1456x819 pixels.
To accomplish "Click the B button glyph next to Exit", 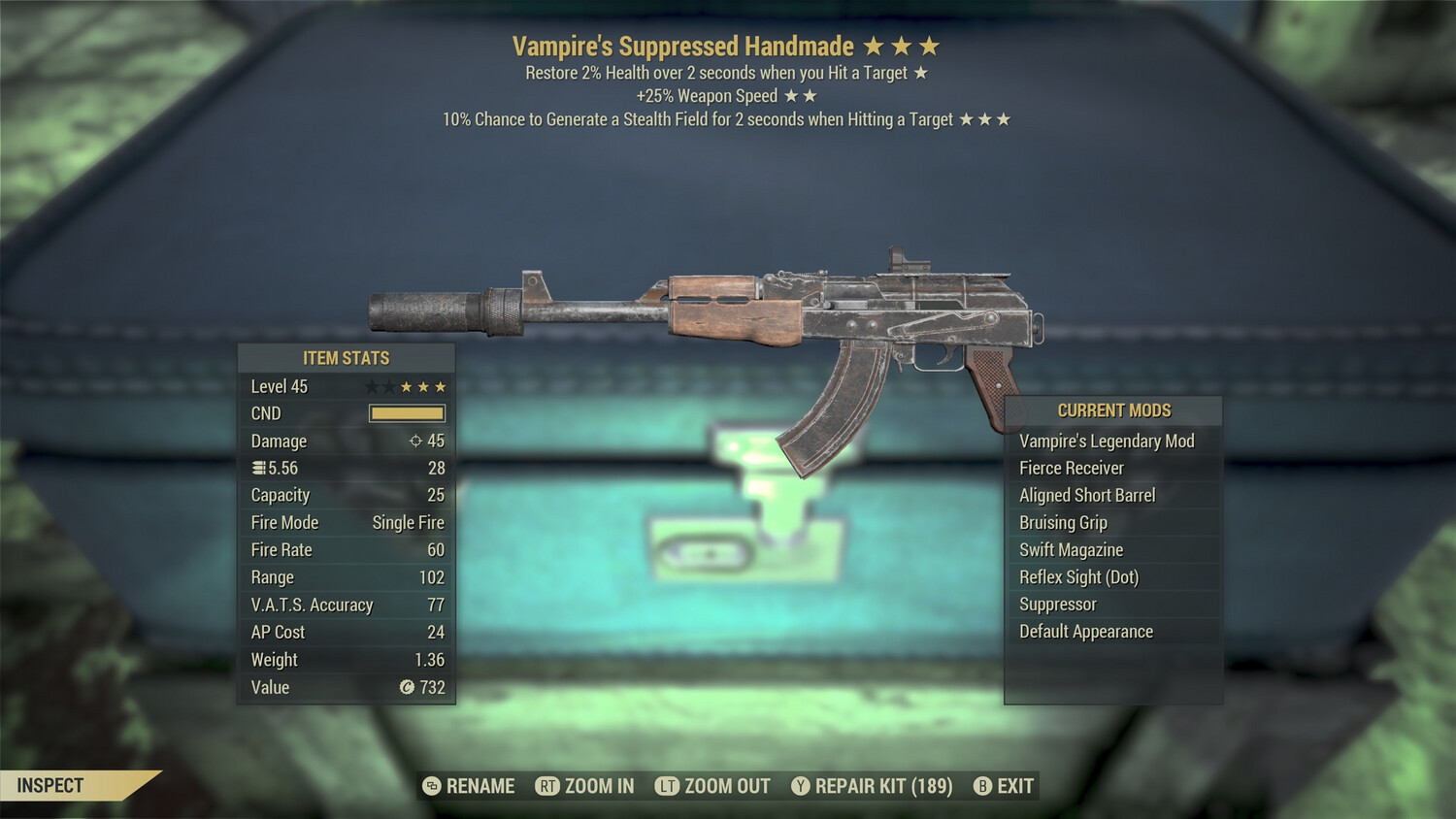I will (x=983, y=786).
